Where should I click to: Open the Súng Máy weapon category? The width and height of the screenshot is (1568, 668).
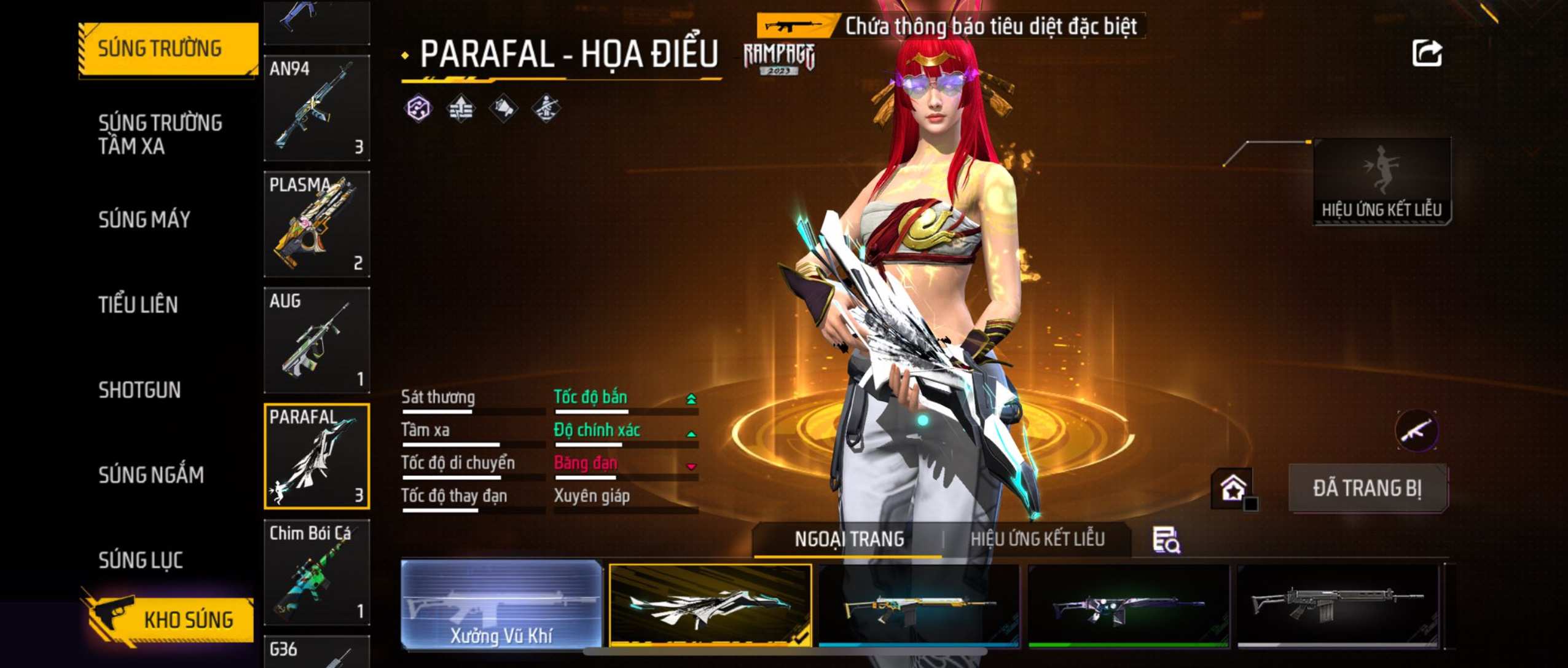click(x=144, y=219)
